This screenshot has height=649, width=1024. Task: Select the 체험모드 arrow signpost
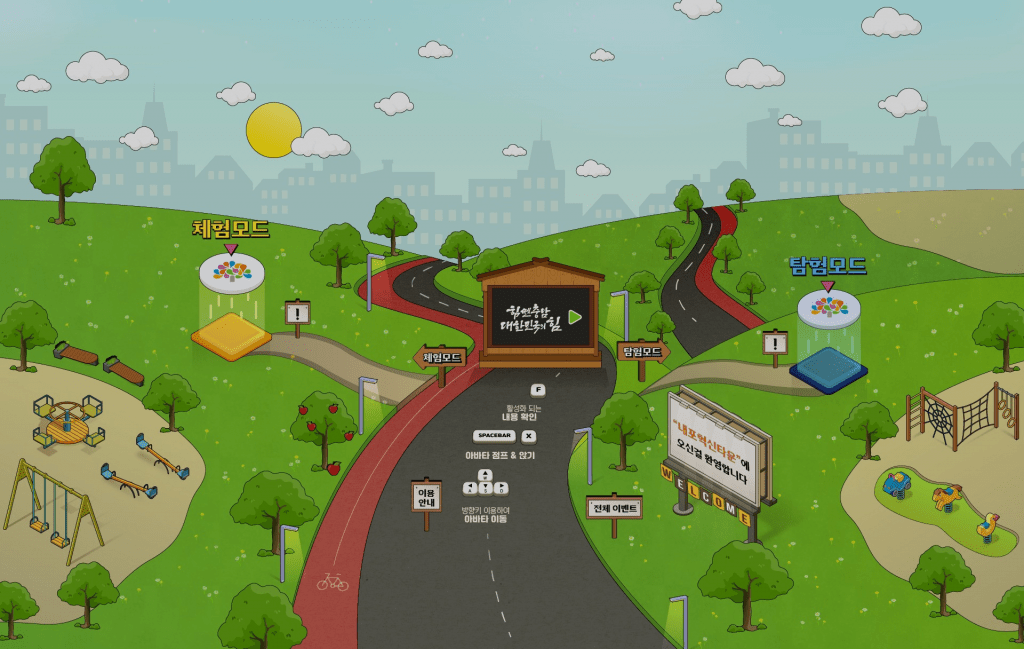441,357
